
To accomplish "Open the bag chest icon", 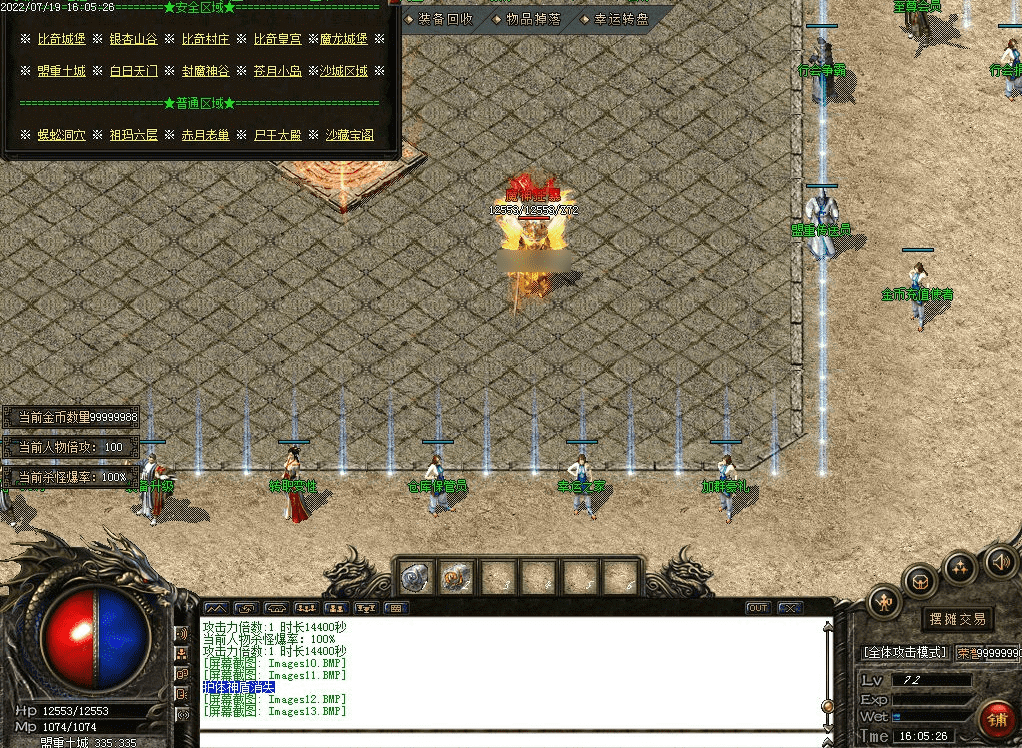I will 920,582.
